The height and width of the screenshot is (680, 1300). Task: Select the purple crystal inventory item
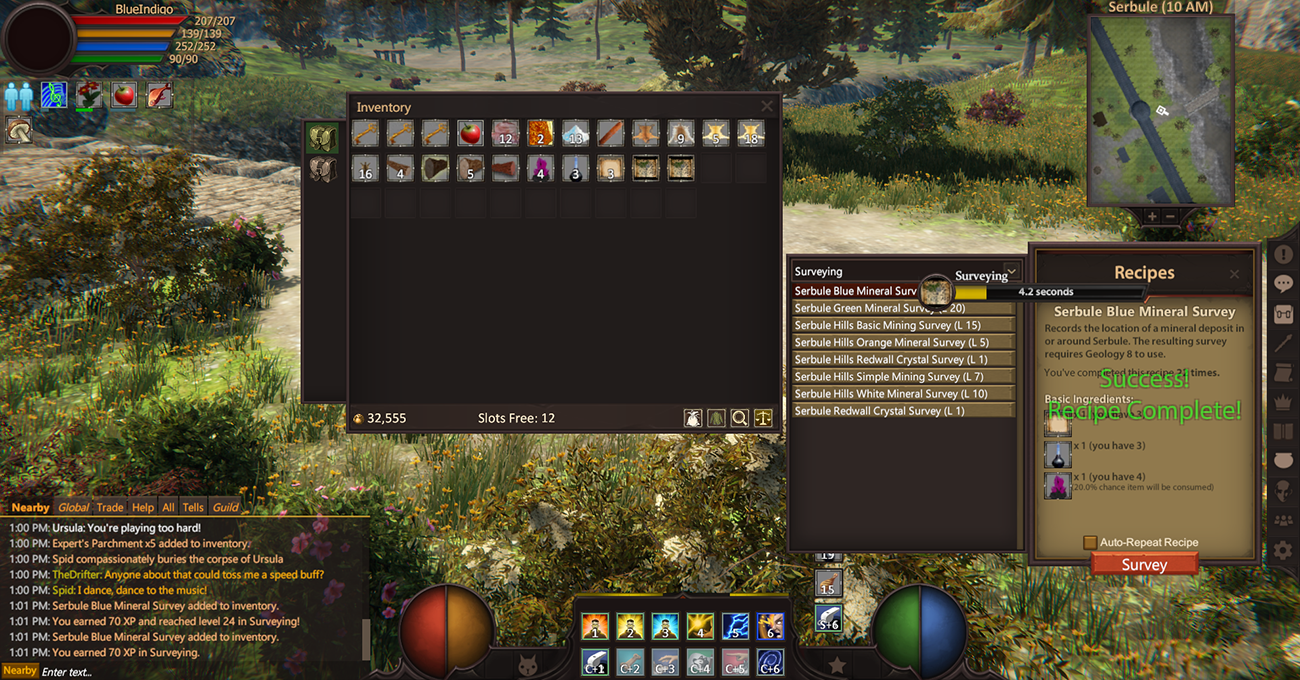click(540, 168)
